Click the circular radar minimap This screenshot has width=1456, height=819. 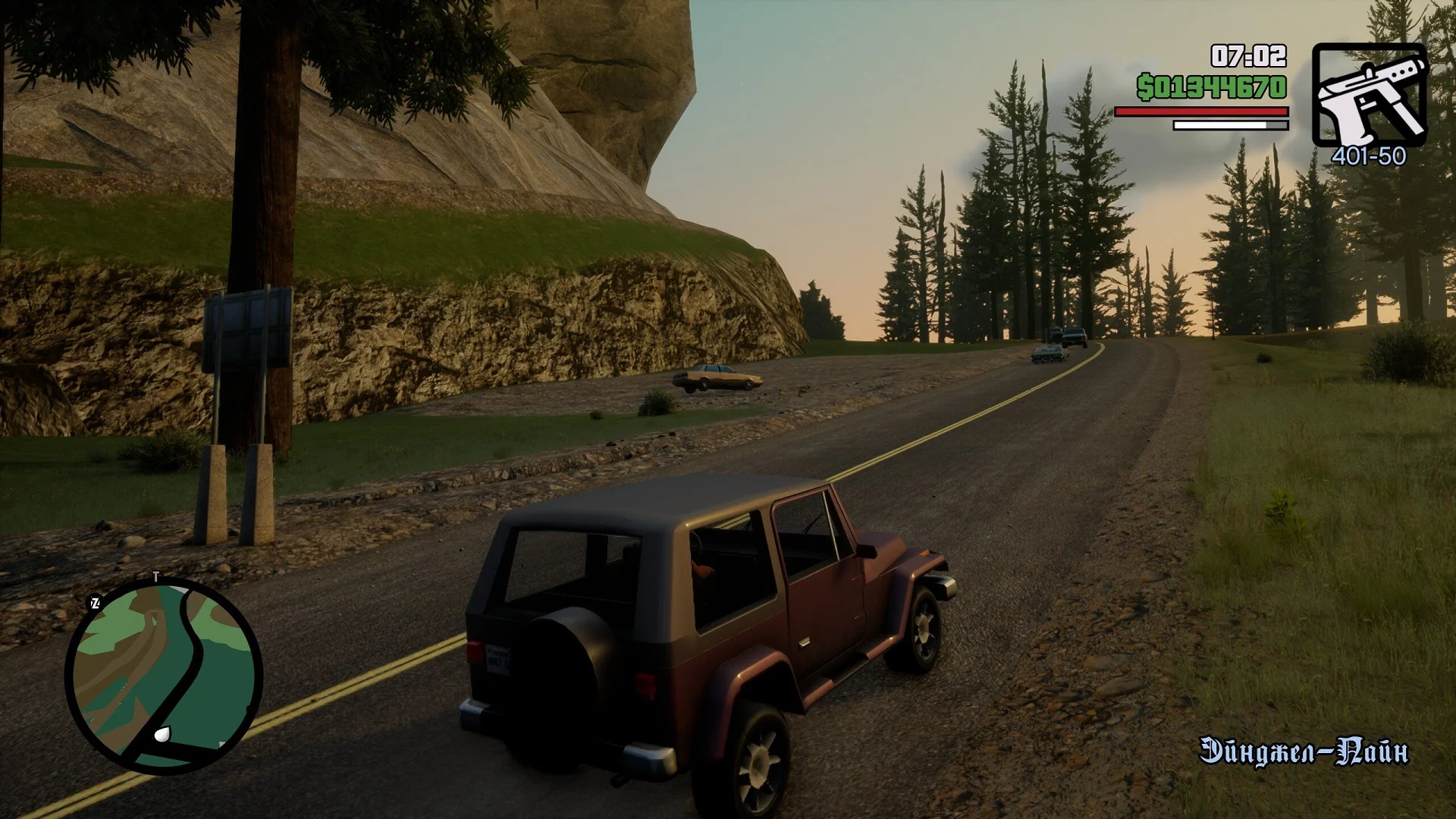164,676
